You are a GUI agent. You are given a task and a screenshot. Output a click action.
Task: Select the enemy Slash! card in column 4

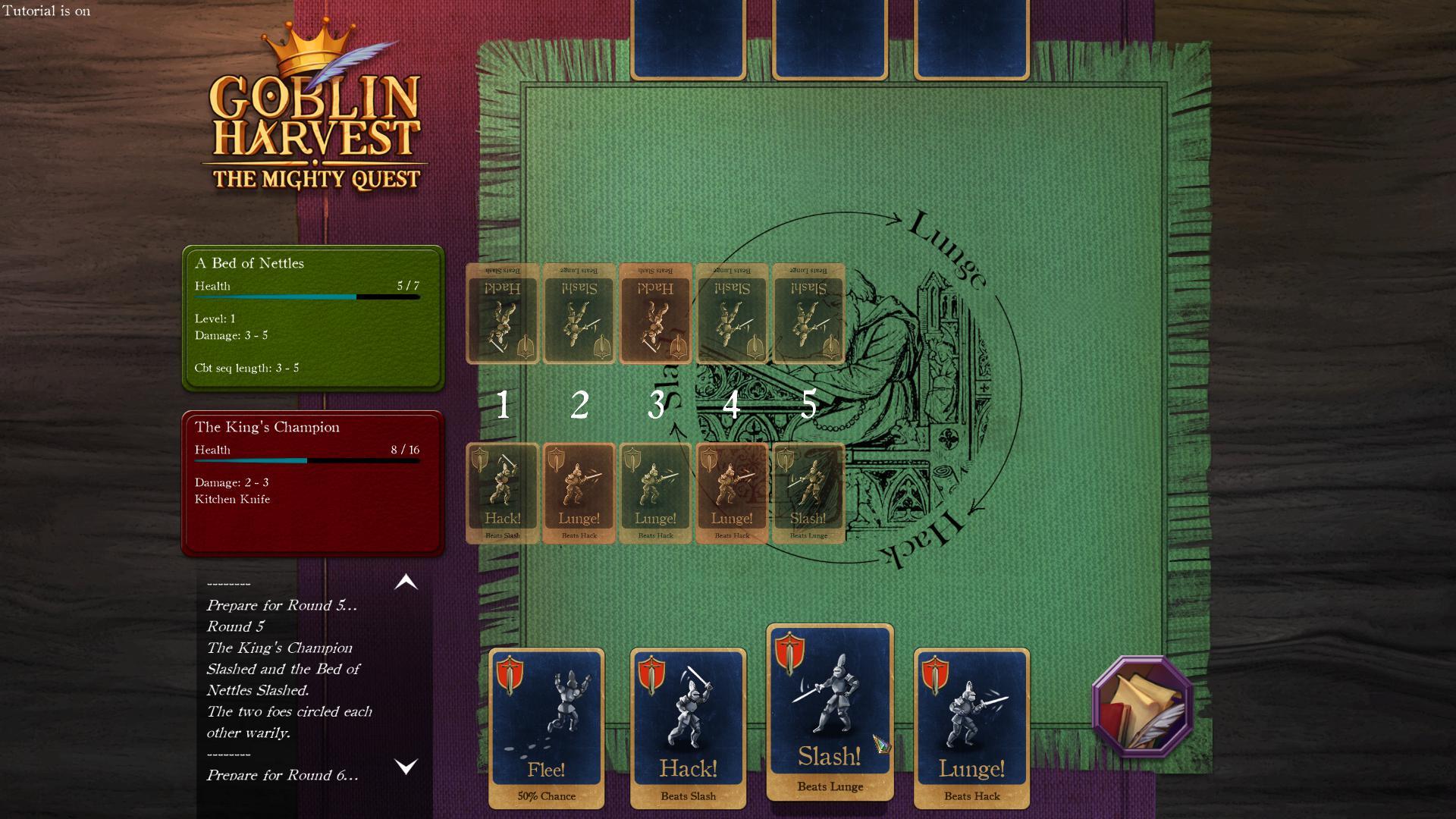point(731,314)
